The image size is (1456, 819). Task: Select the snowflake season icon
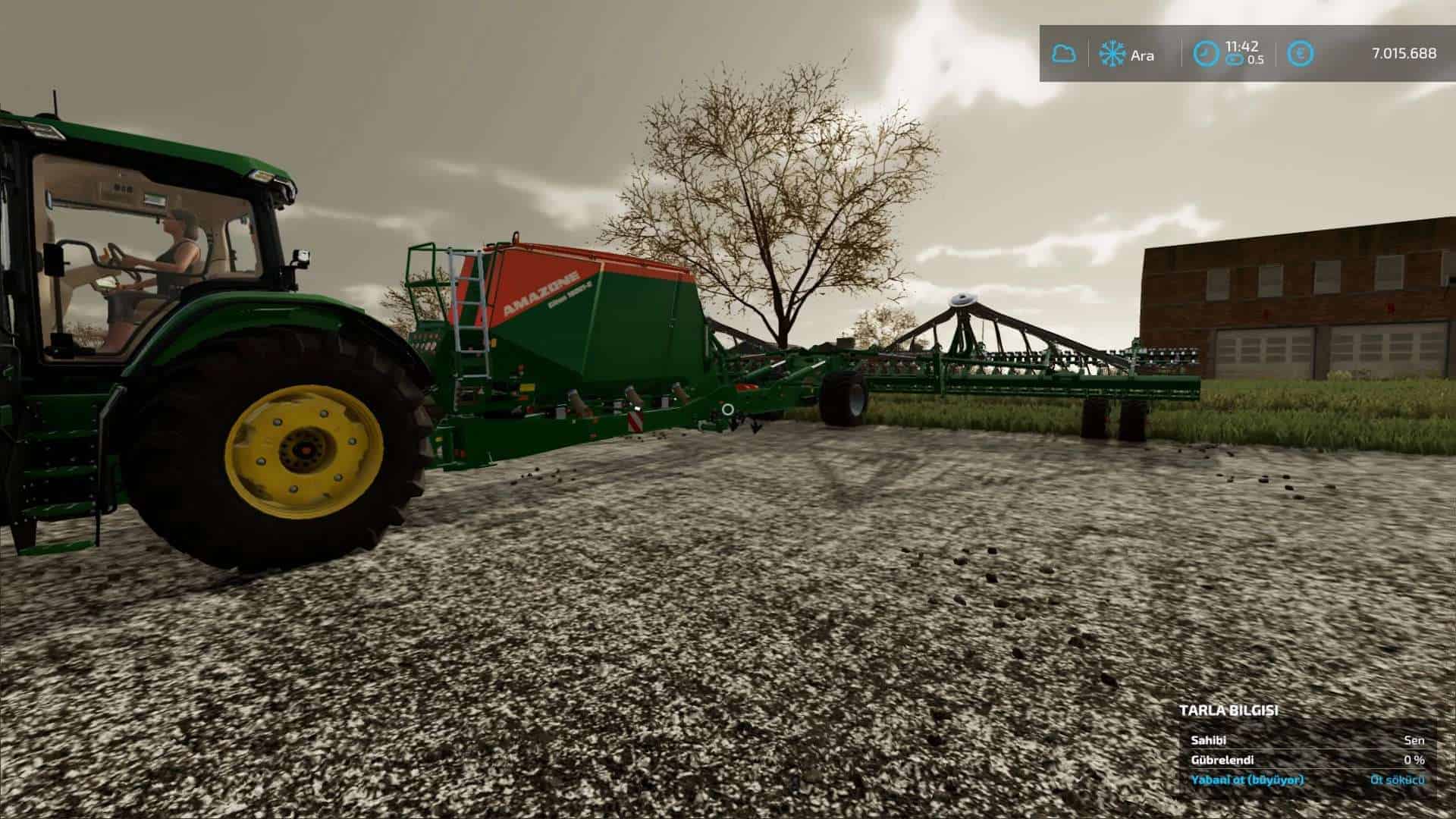1112,54
